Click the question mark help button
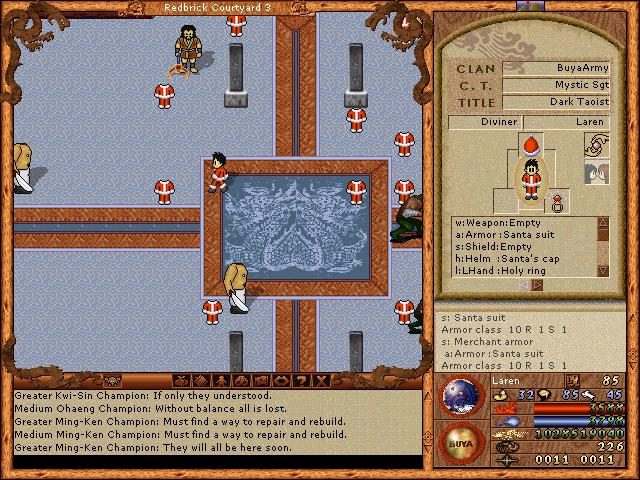 [x=299, y=380]
